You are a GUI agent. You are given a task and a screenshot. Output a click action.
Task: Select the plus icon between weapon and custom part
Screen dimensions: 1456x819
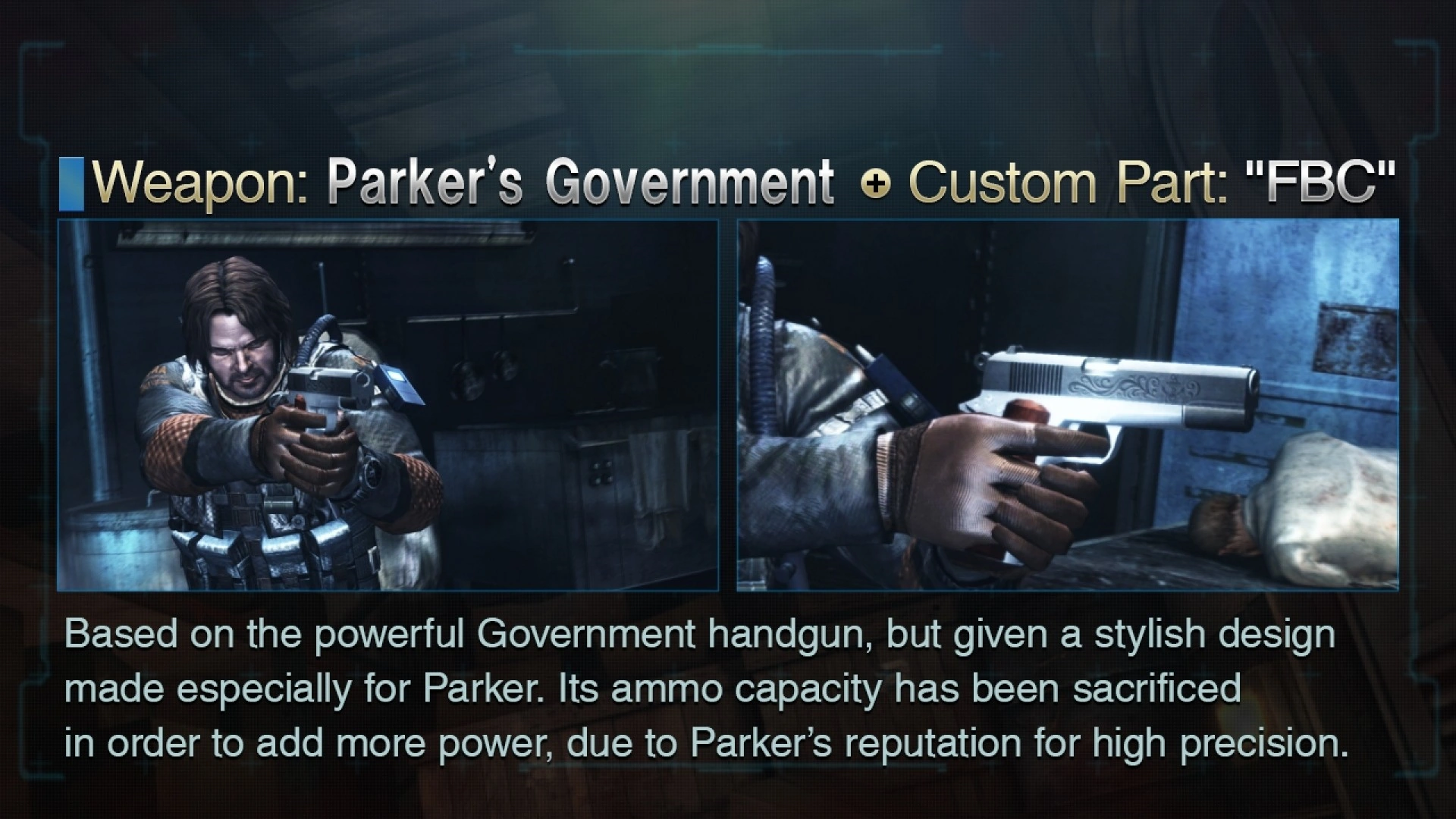click(880, 182)
